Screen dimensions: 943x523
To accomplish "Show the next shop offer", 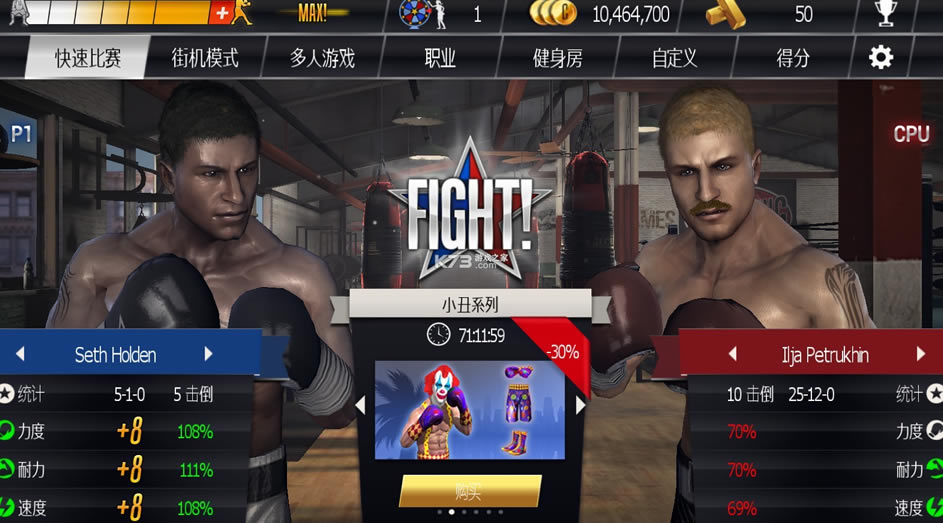I will click(580, 406).
